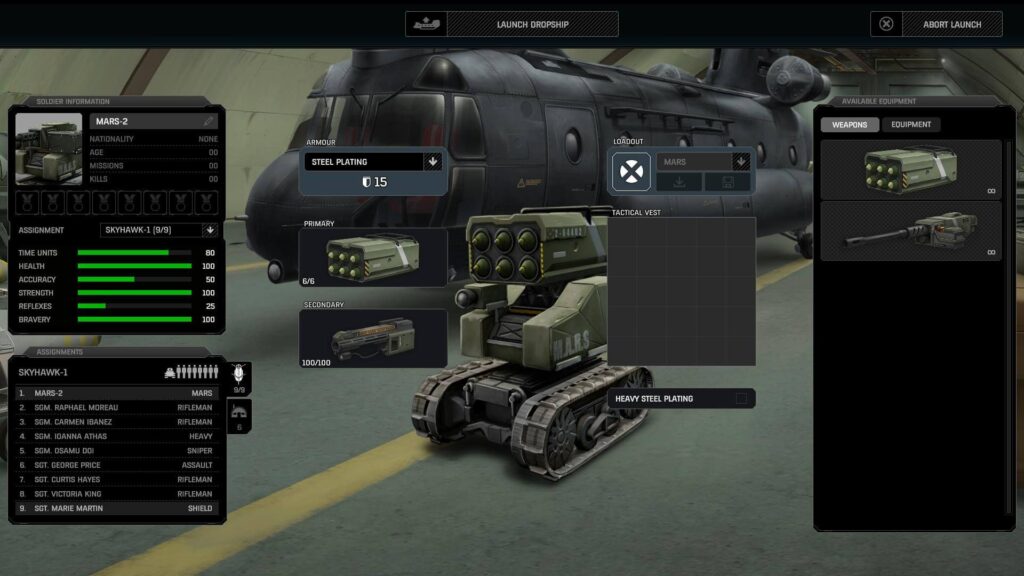This screenshot has width=1024, height=576.
Task: Select the secondary weapon slot
Action: click(x=373, y=338)
